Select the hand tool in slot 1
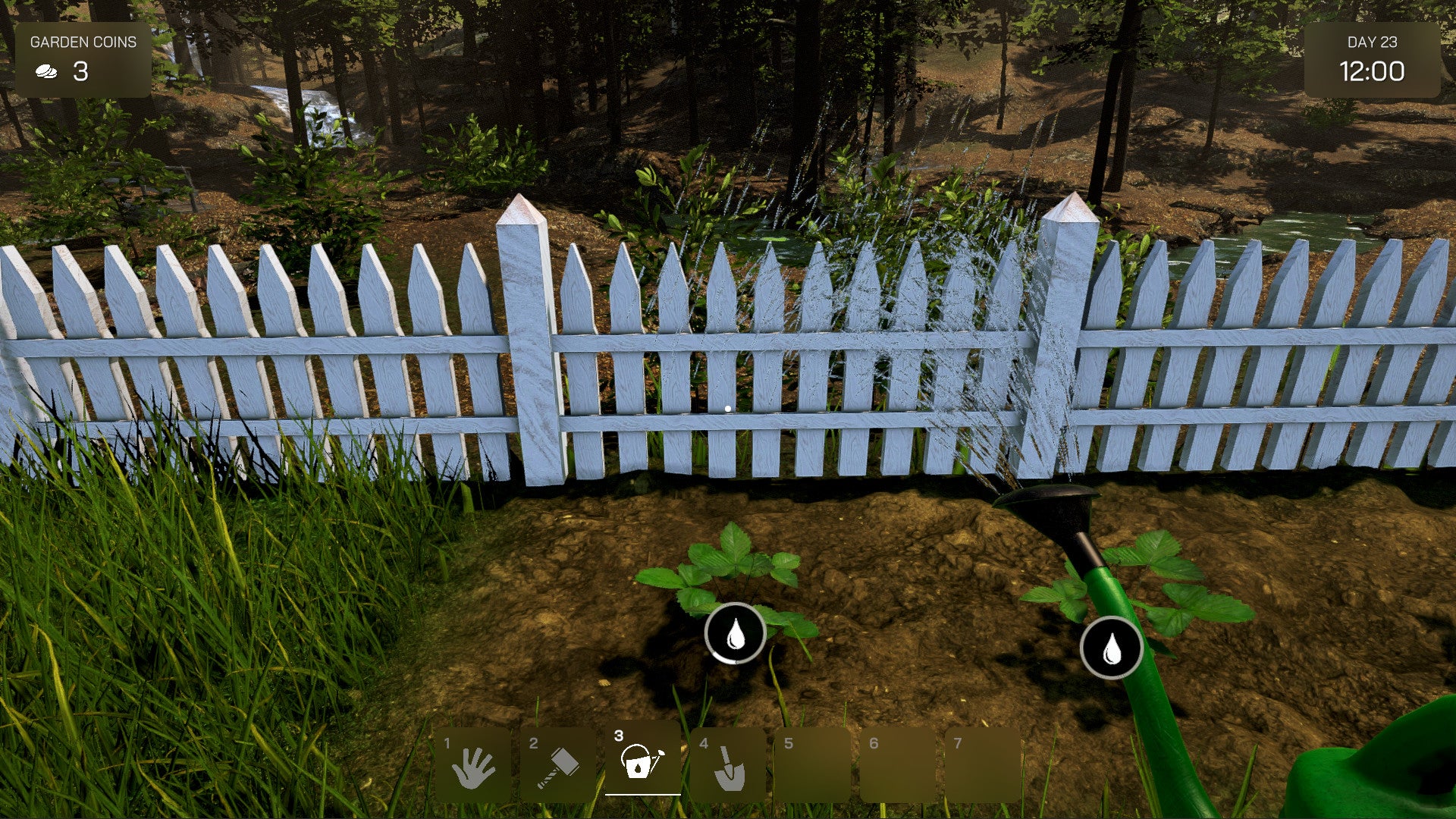Image resolution: width=1456 pixels, height=819 pixels. (x=474, y=762)
